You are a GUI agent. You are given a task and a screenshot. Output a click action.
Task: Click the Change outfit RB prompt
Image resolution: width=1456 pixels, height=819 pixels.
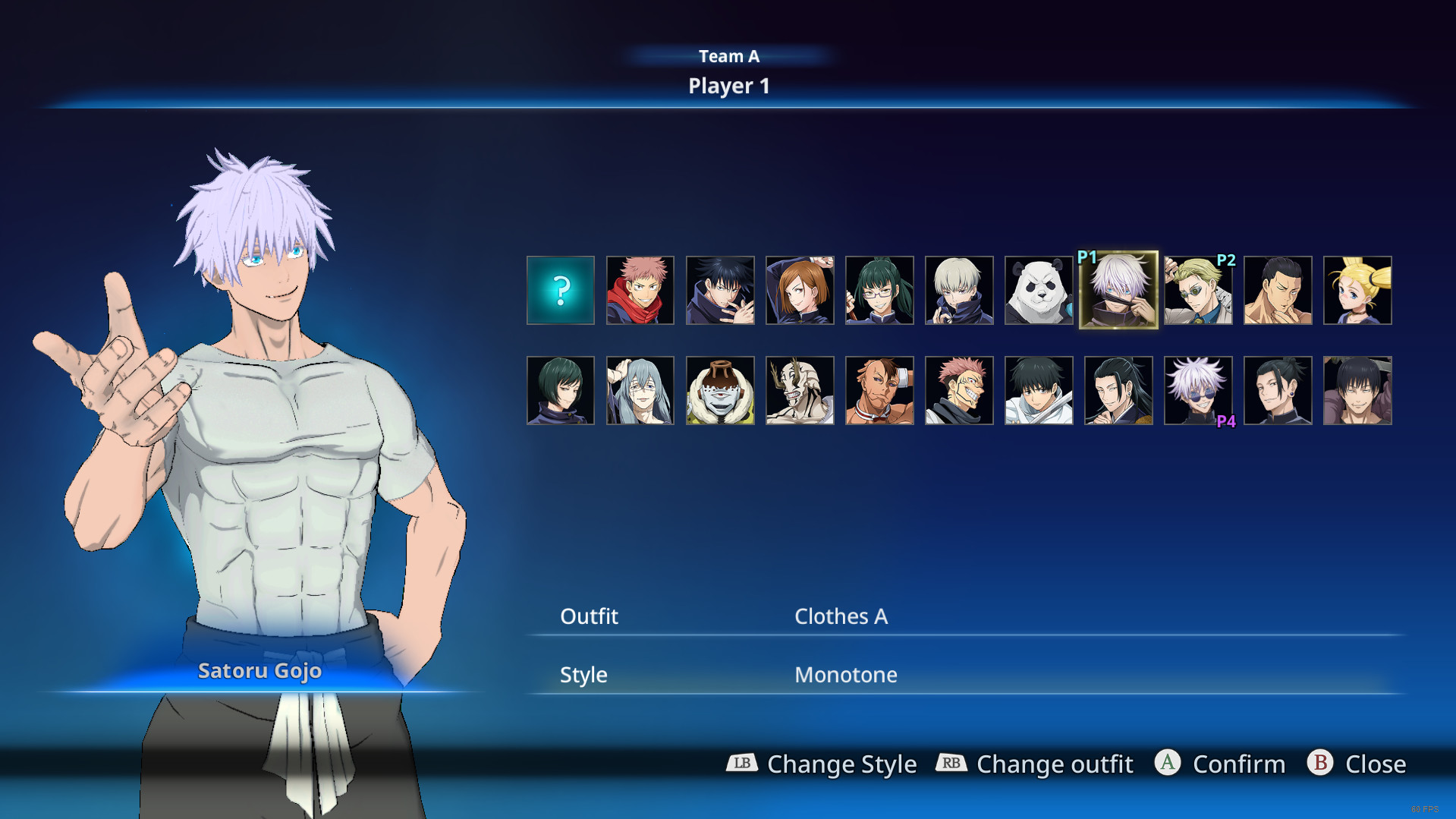1035,764
